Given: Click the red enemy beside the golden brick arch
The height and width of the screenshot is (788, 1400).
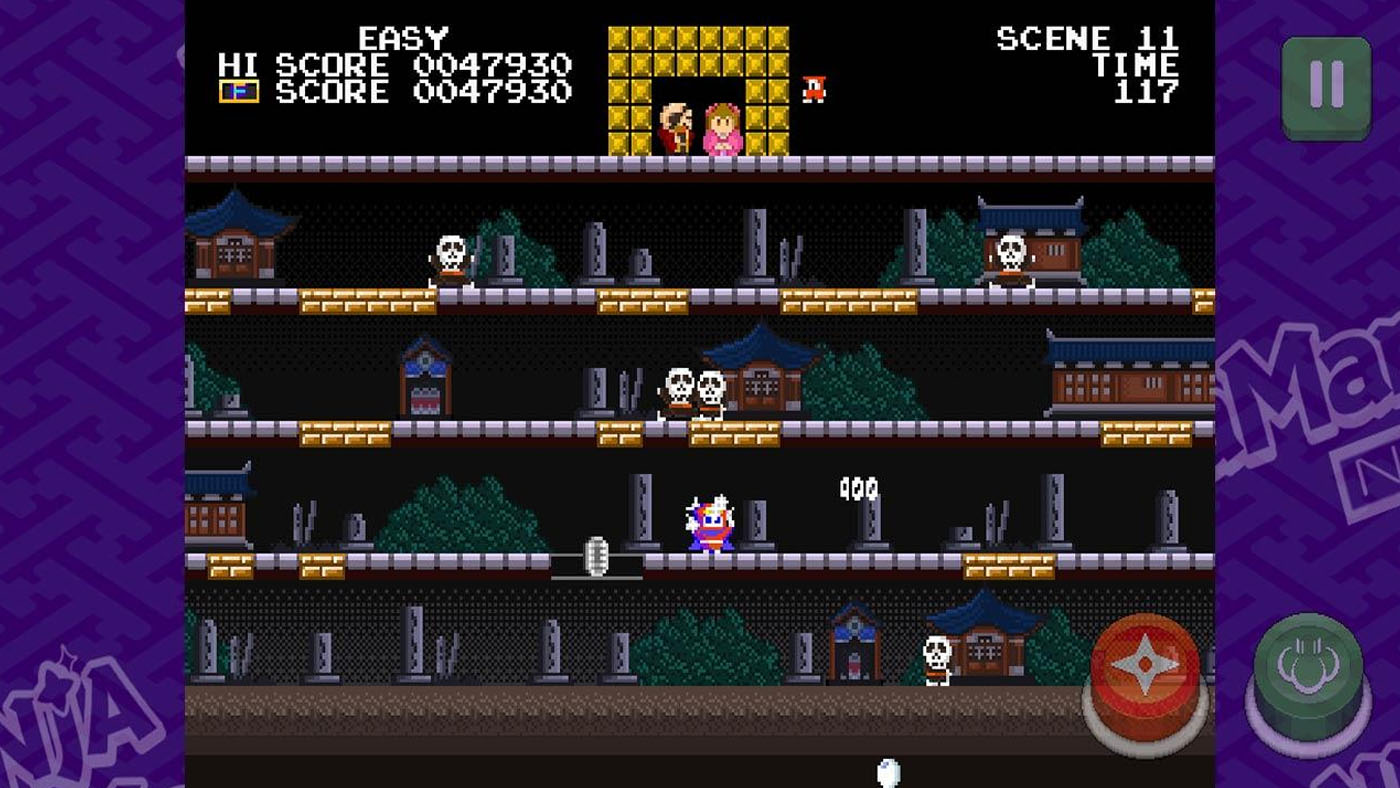Looking at the screenshot, I should pyautogui.click(x=814, y=92).
